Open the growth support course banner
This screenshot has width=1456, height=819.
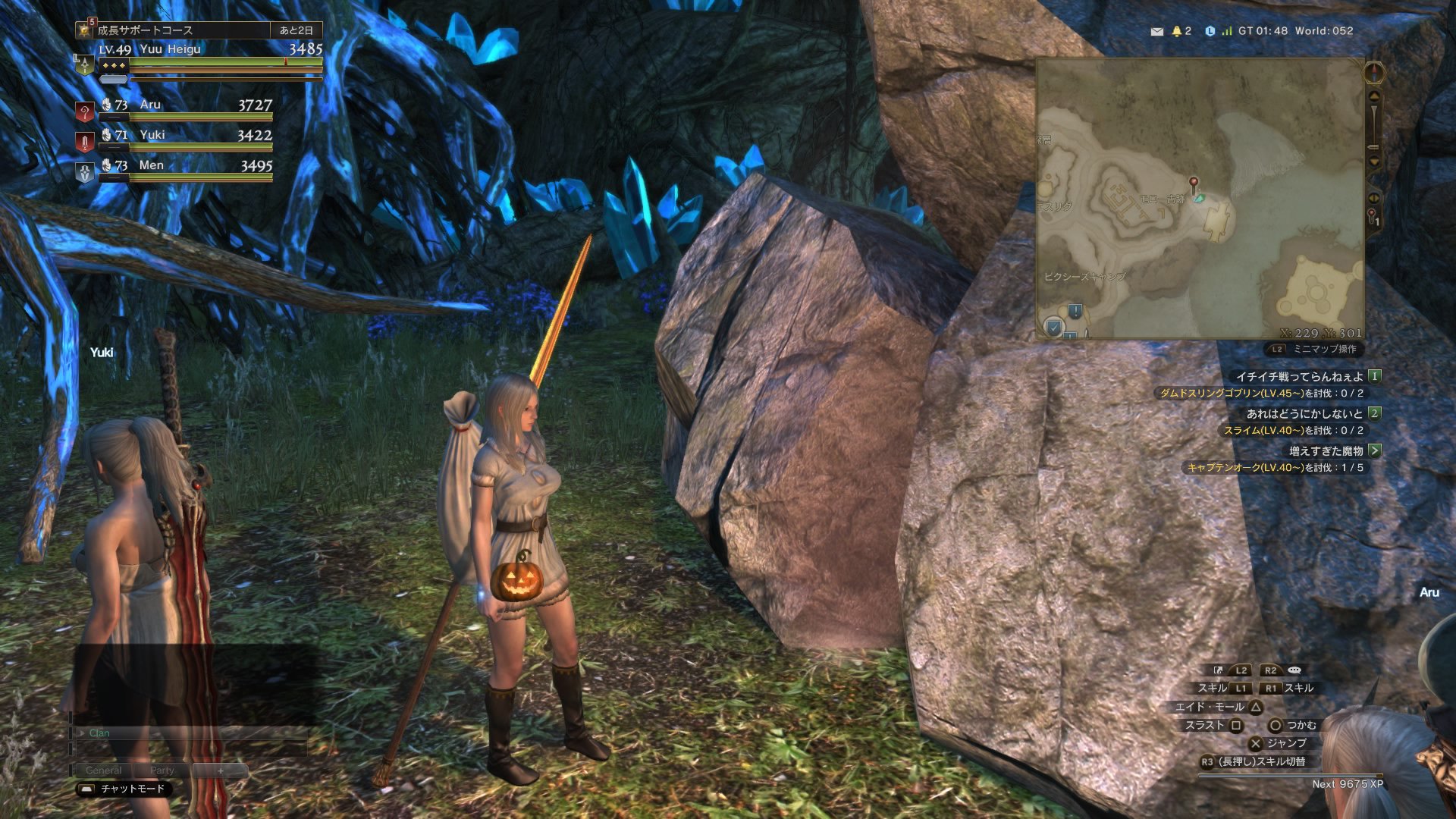(x=182, y=30)
